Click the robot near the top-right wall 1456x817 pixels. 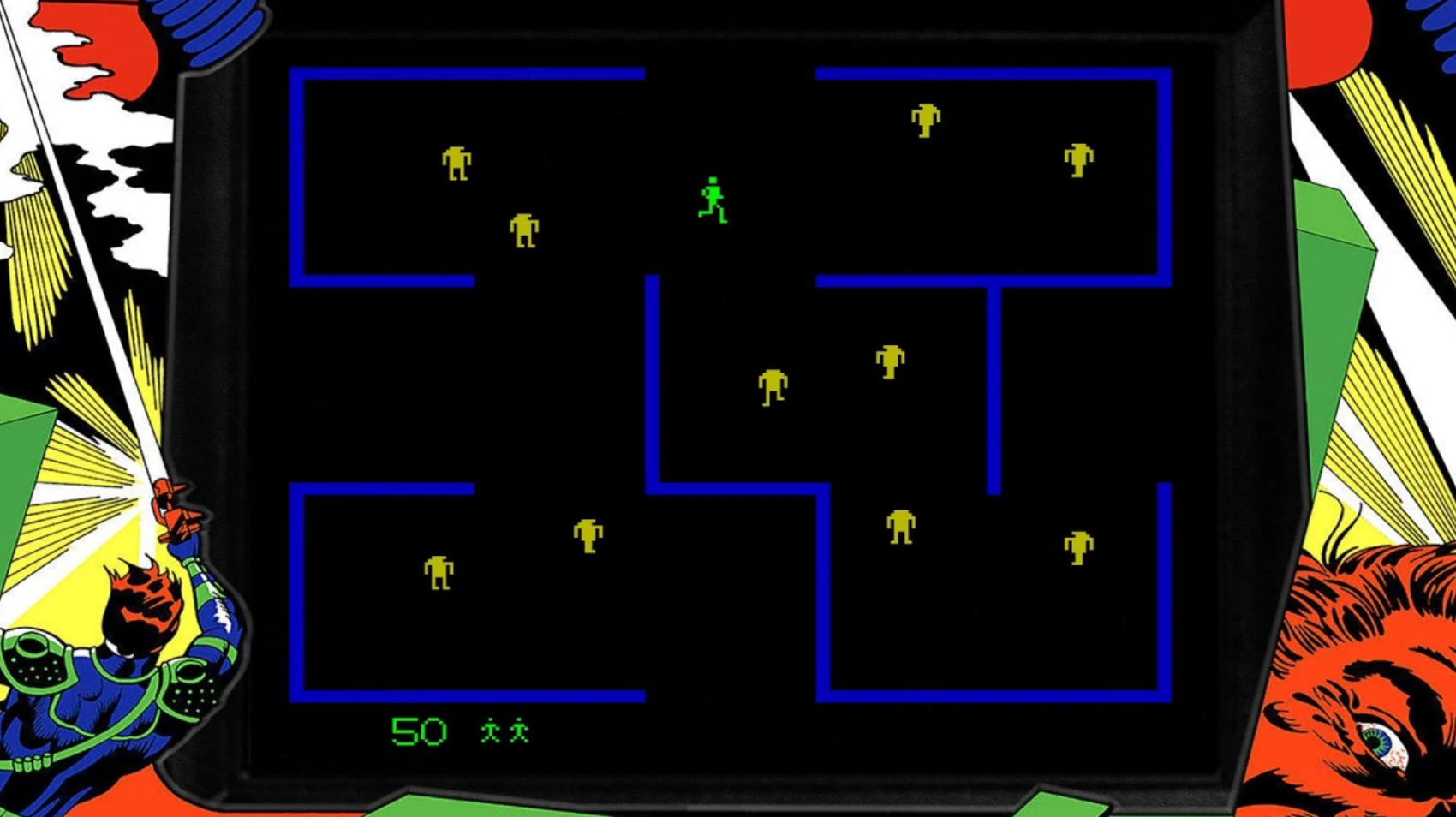click(x=1076, y=163)
